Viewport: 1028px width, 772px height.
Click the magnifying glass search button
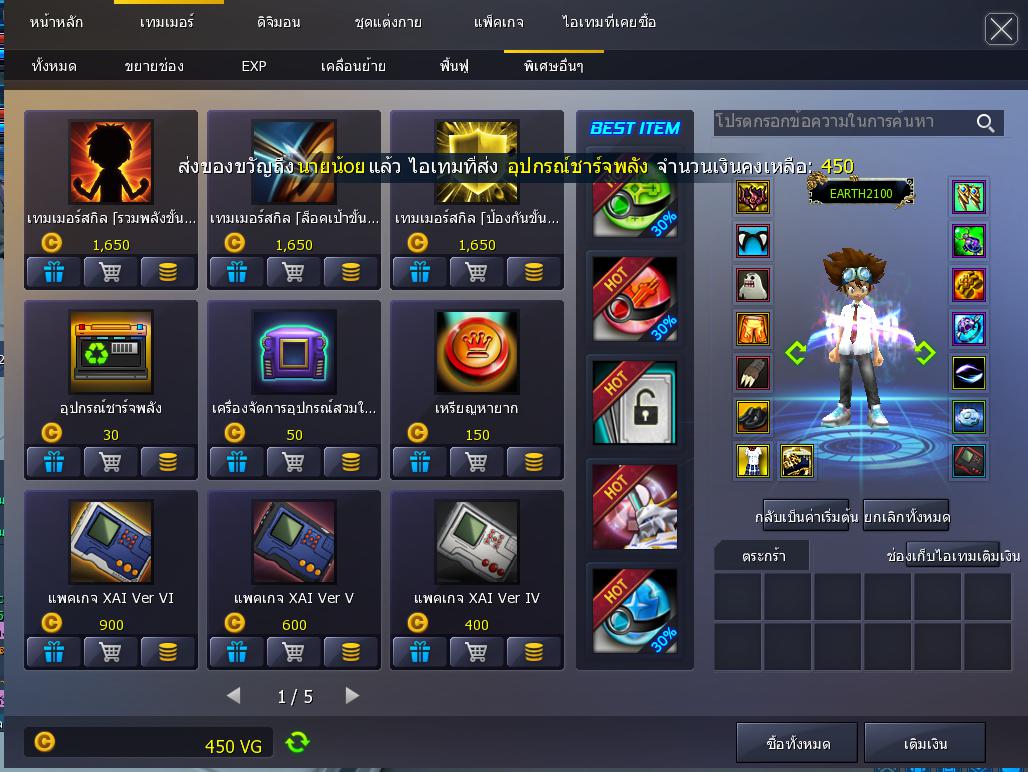tap(986, 123)
